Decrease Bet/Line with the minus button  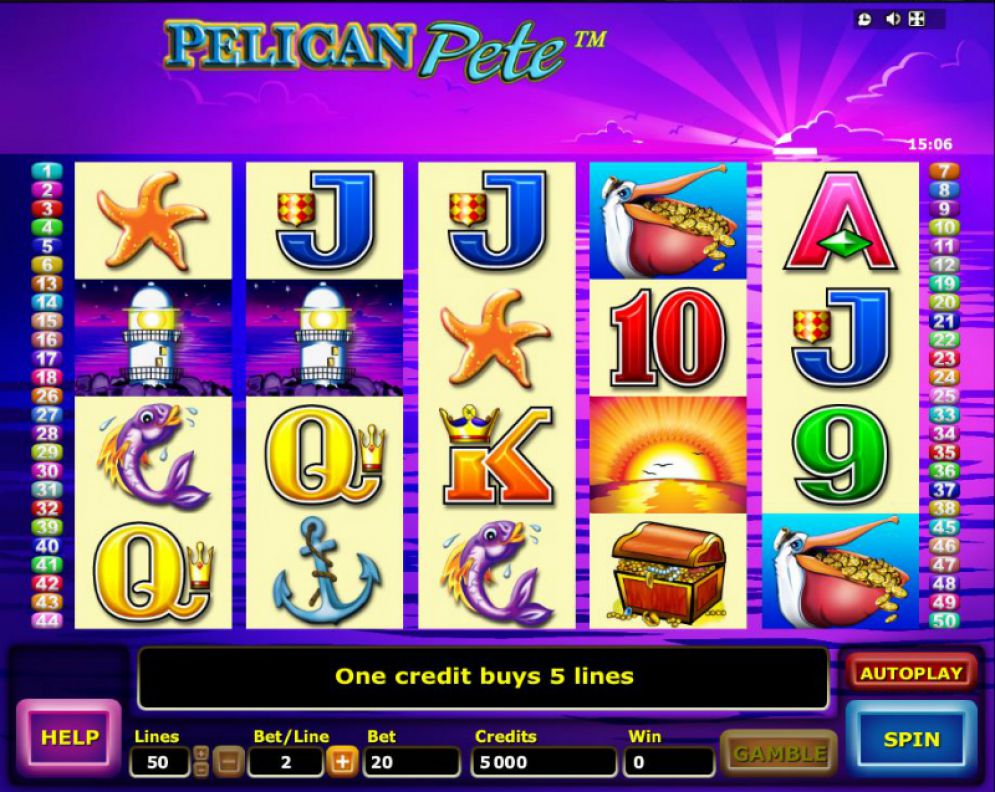(229, 762)
